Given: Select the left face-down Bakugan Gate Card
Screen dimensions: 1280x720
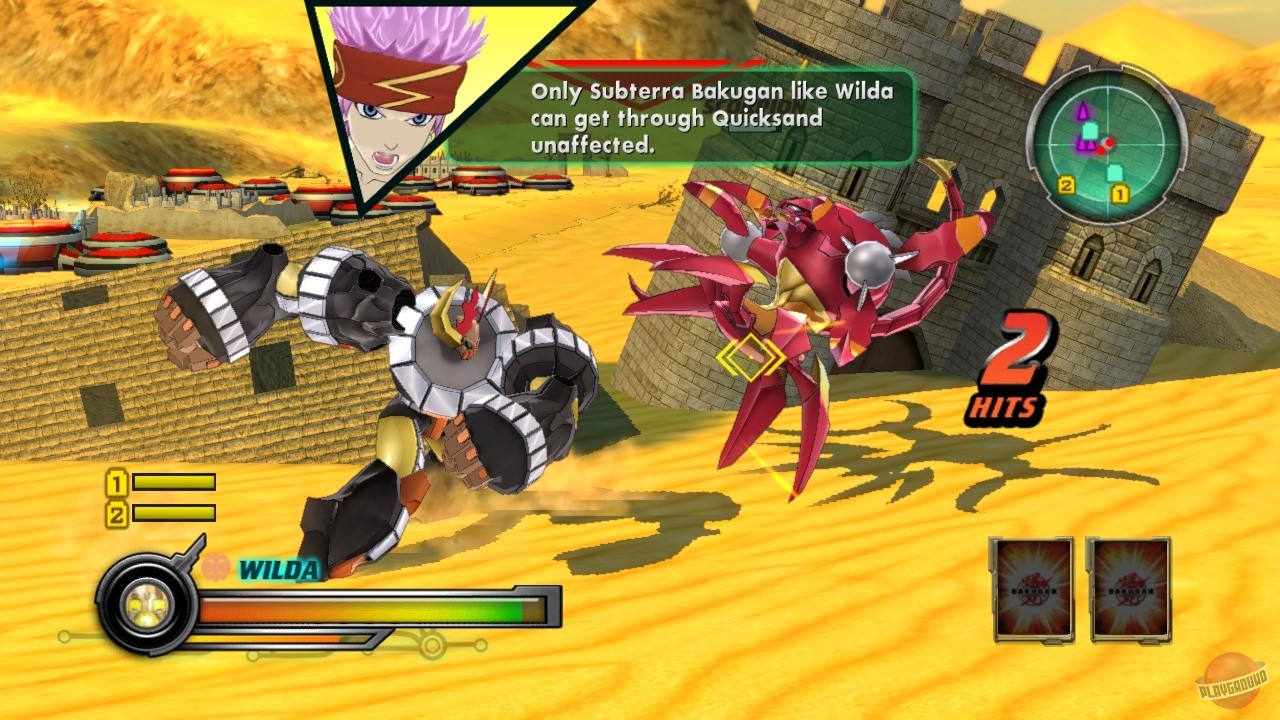Looking at the screenshot, I should coord(1033,592).
